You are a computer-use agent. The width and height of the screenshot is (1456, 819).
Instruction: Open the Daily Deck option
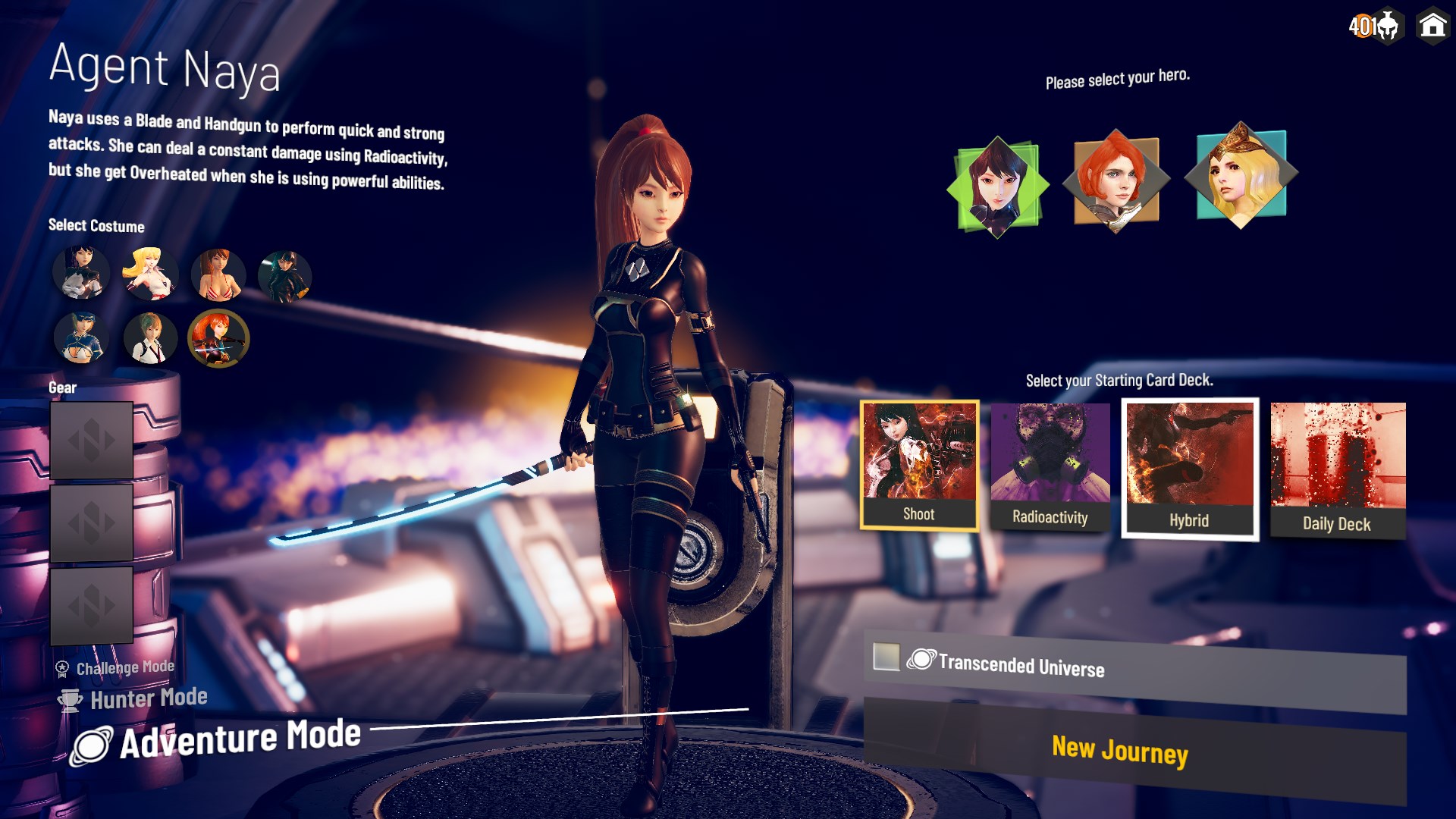pos(1337,463)
